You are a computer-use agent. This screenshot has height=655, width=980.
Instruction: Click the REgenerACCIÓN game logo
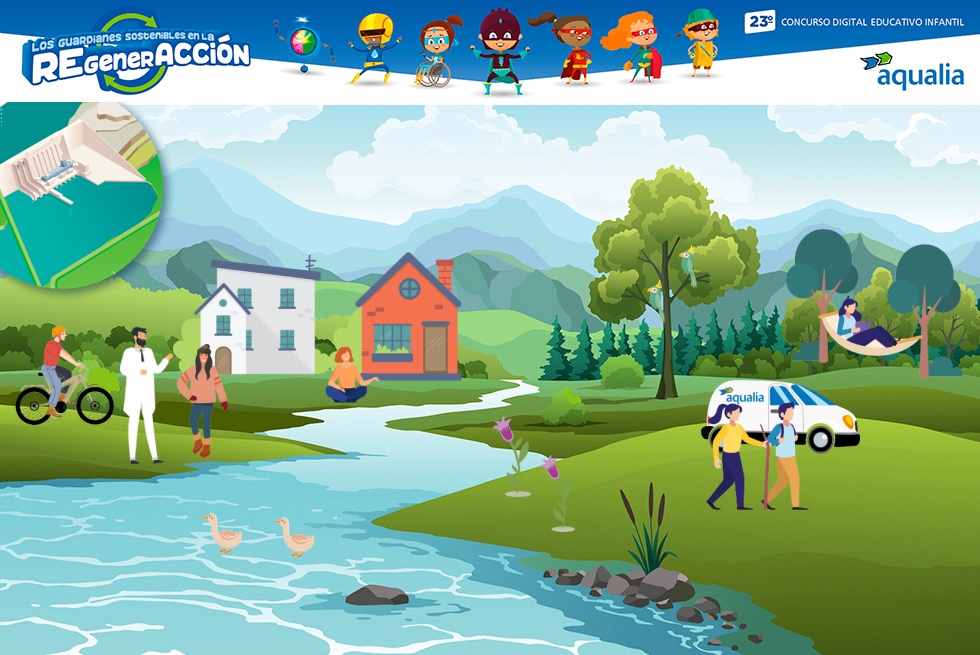[138, 53]
